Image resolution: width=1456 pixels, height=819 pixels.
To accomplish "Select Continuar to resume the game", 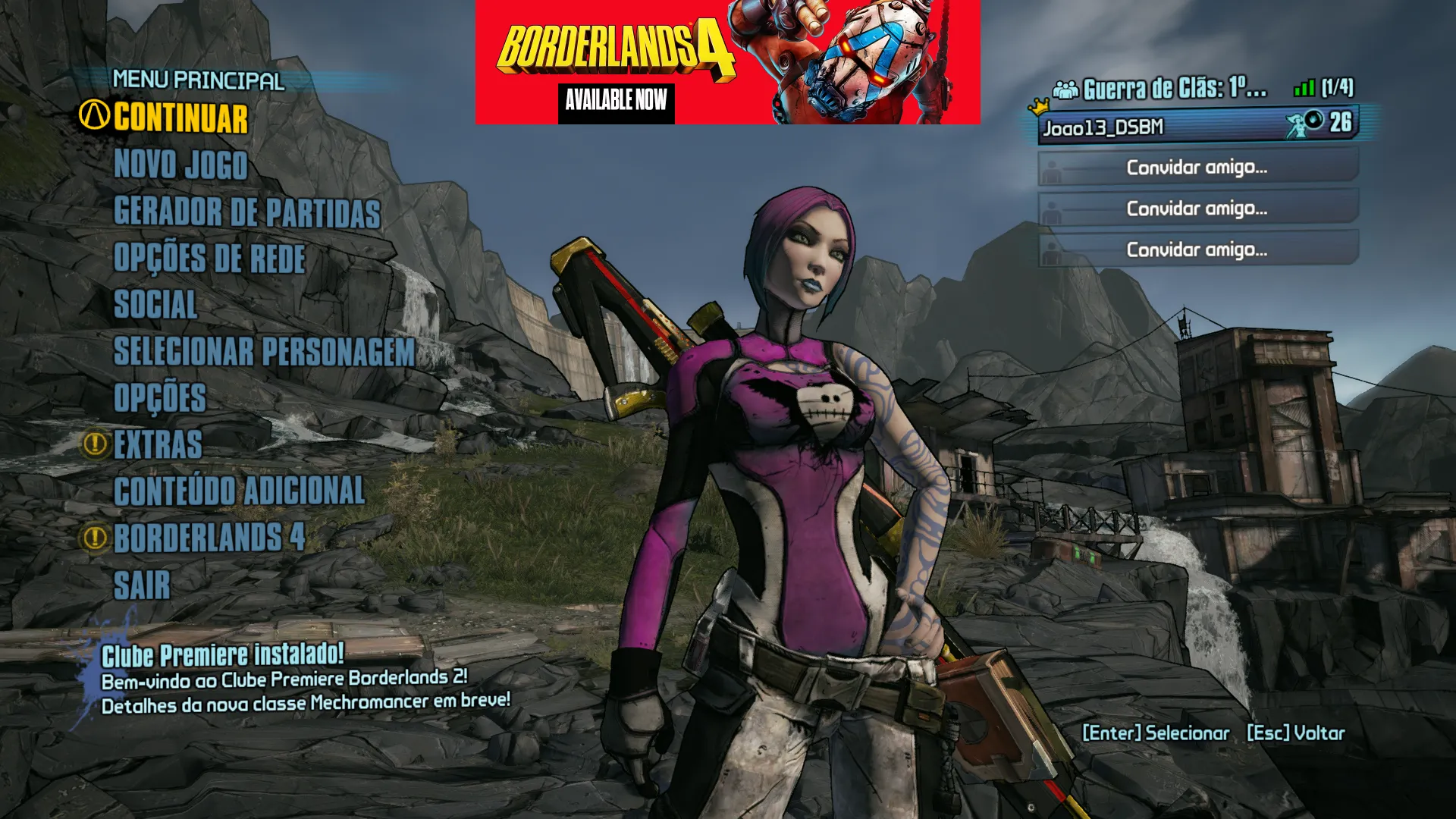I will coord(180,118).
